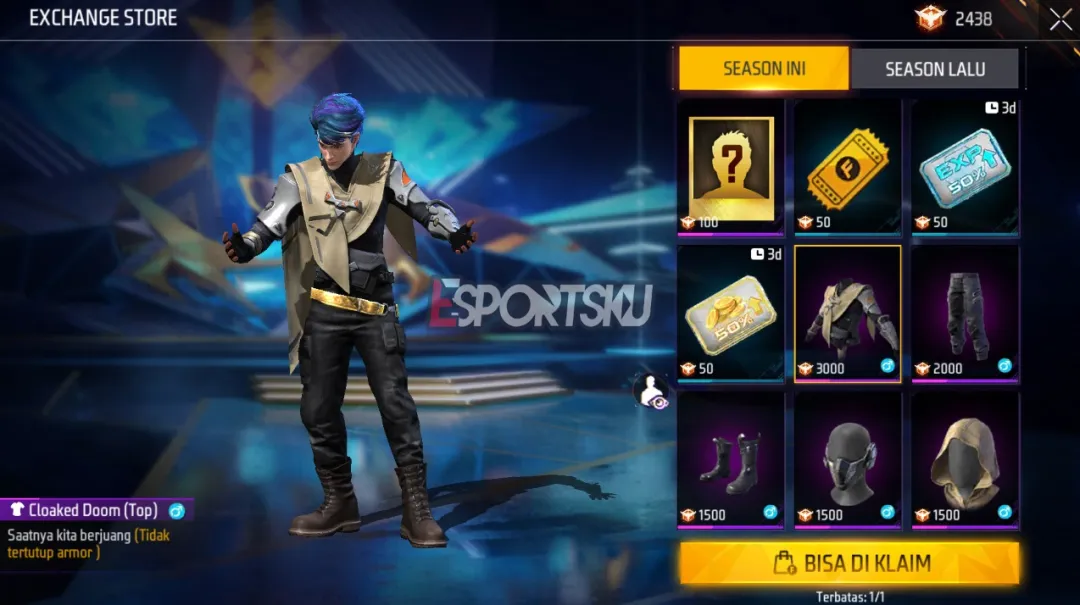Image resolution: width=1080 pixels, height=605 pixels.
Task: Claim item with Bisa Di Klaim button
Action: tap(849, 563)
